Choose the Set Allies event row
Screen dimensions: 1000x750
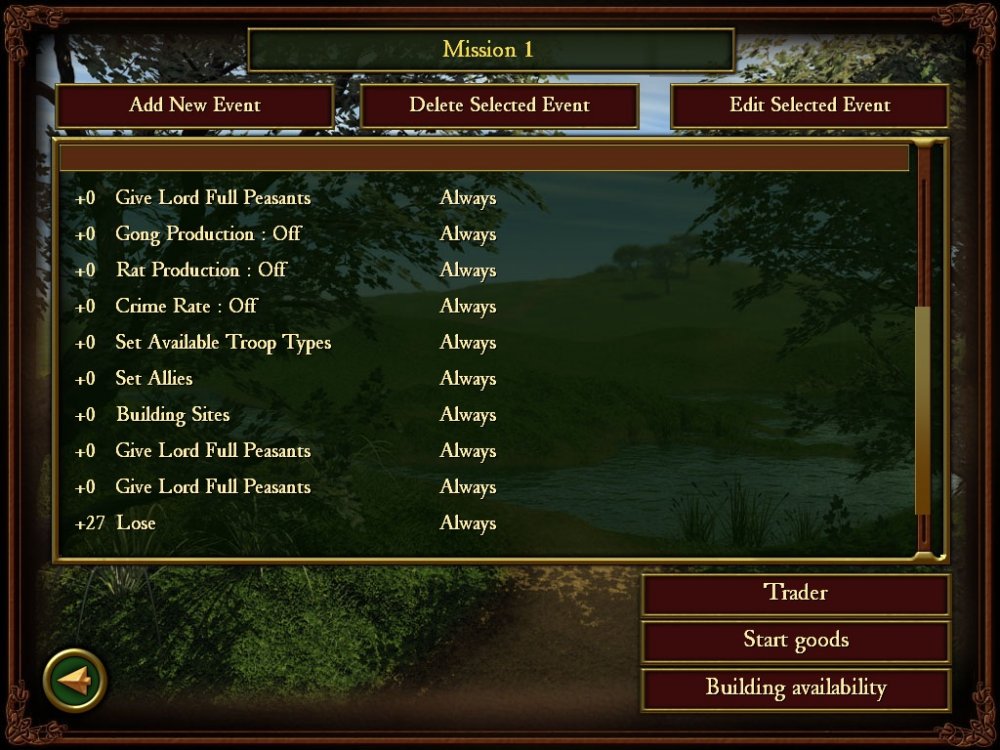tap(154, 378)
